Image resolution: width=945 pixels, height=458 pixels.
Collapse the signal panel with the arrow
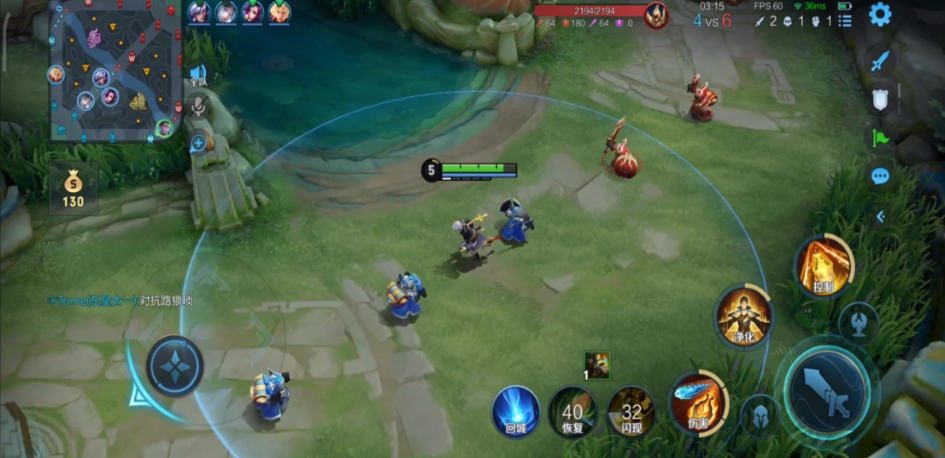pos(880,216)
